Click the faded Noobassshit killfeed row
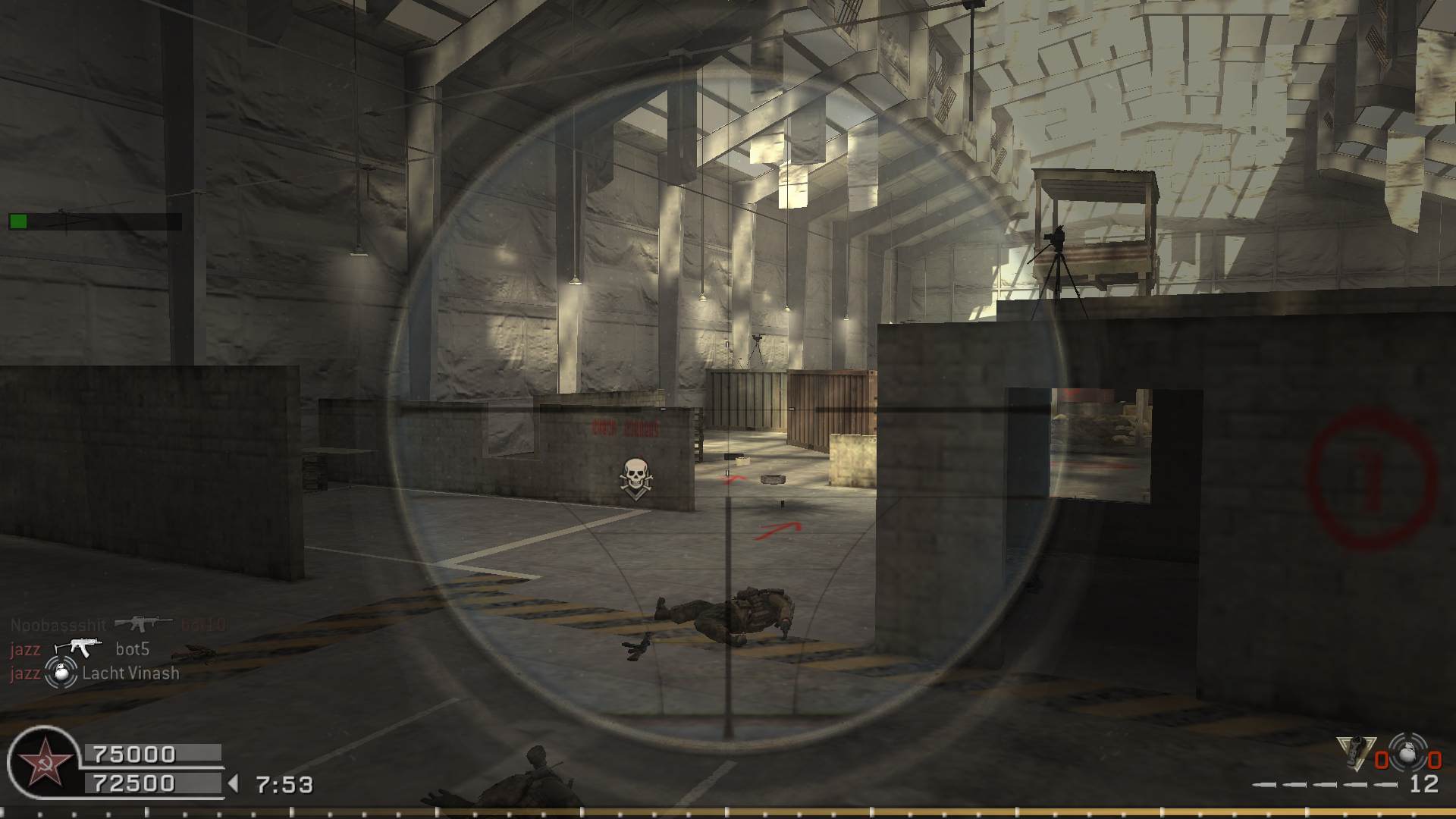The image size is (1456, 819). click(x=118, y=625)
